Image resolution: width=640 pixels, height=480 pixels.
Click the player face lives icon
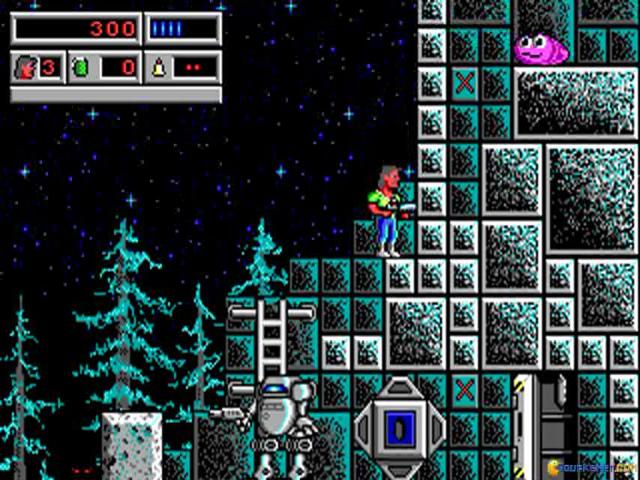[x=26, y=68]
